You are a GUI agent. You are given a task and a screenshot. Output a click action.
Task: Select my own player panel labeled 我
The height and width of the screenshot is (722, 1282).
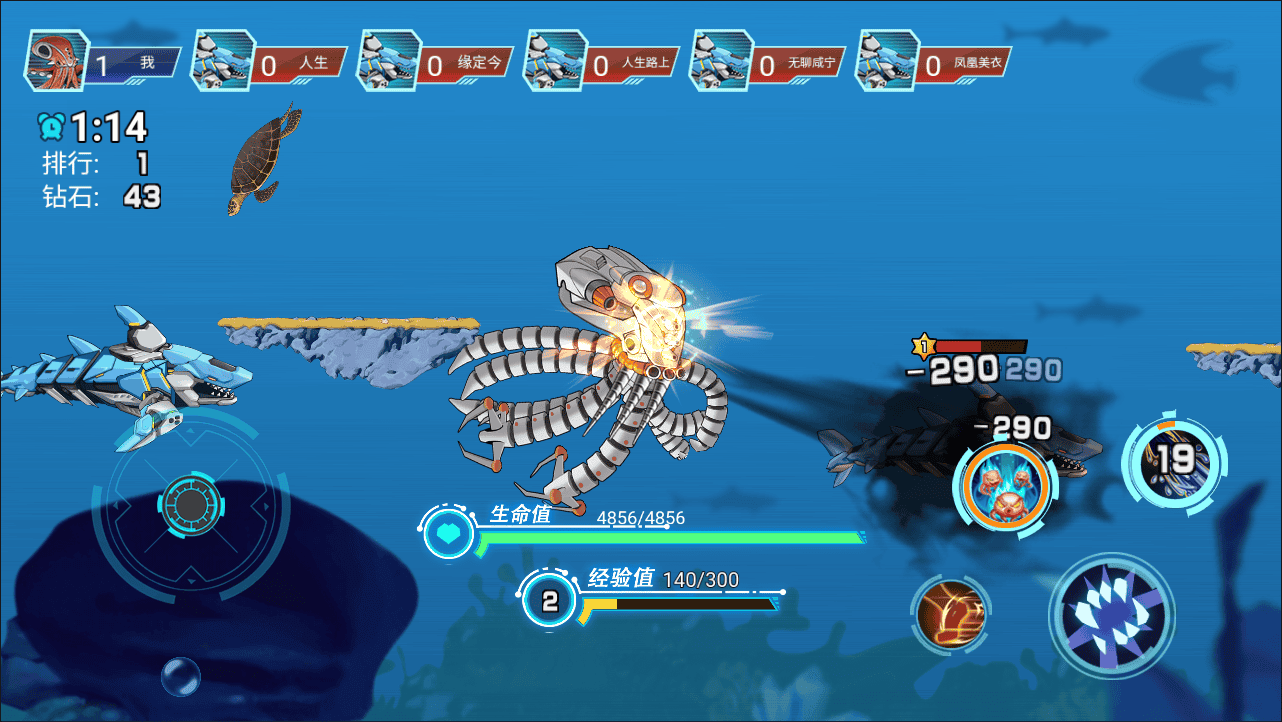103,63
